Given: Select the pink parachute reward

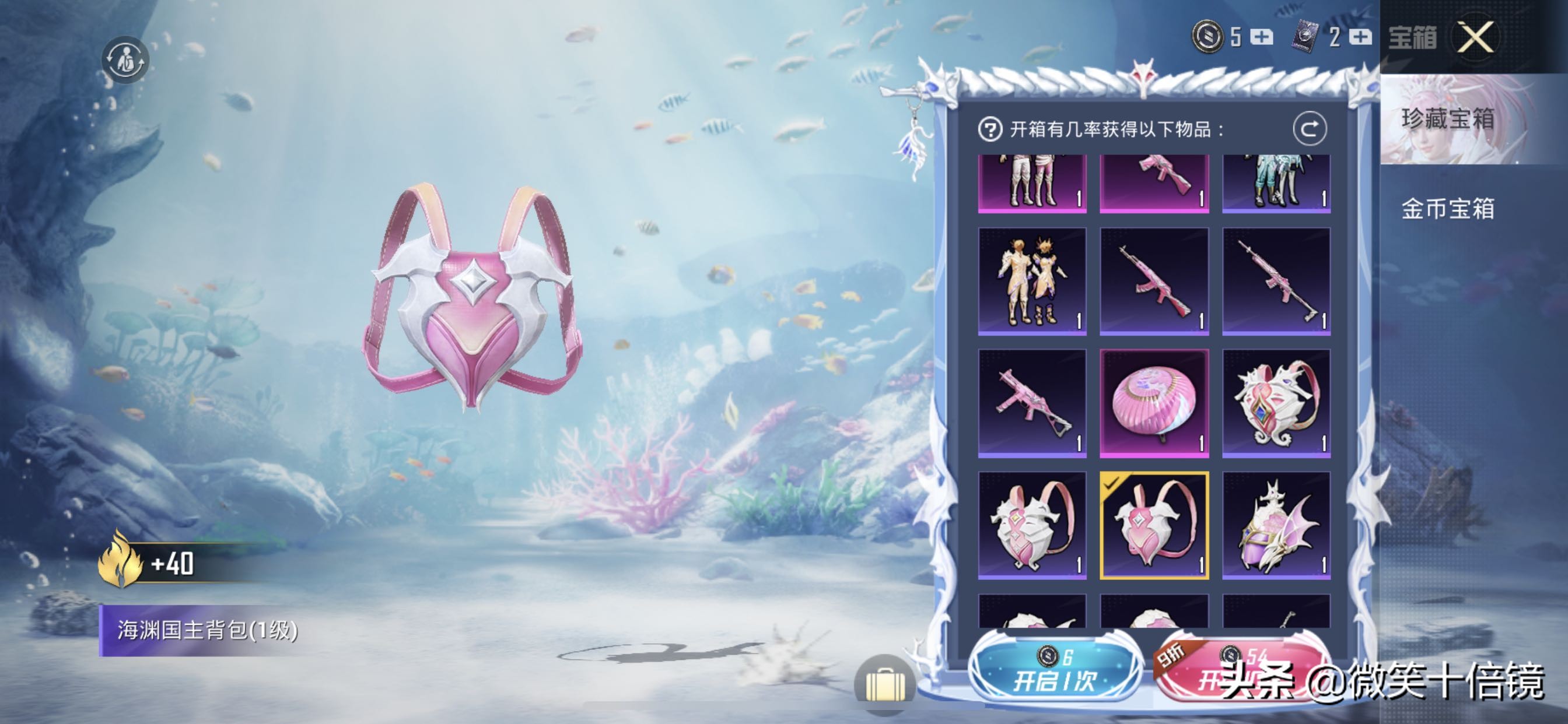Looking at the screenshot, I should click(1154, 403).
